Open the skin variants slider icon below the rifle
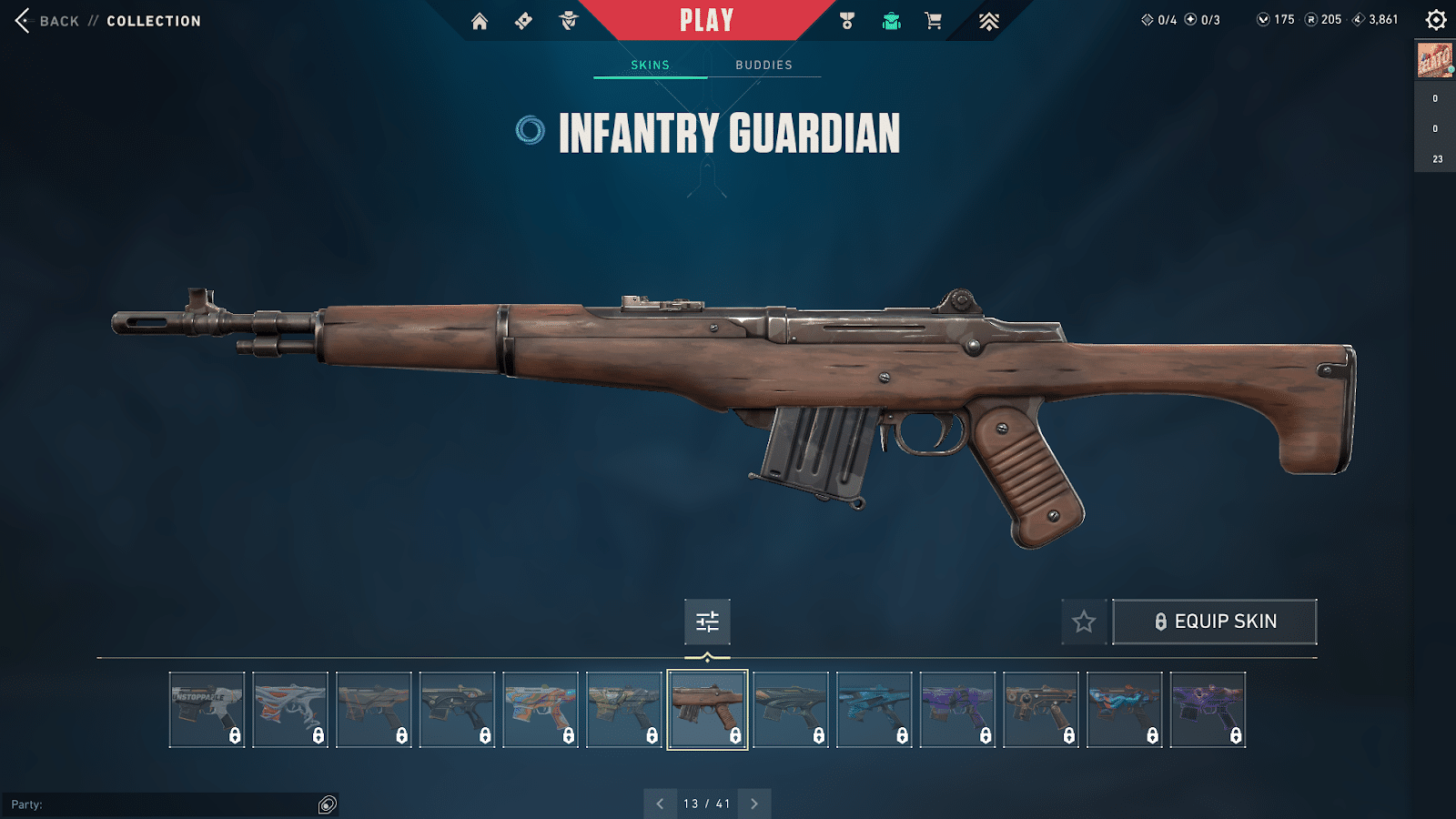Image resolution: width=1456 pixels, height=819 pixels. (x=707, y=622)
